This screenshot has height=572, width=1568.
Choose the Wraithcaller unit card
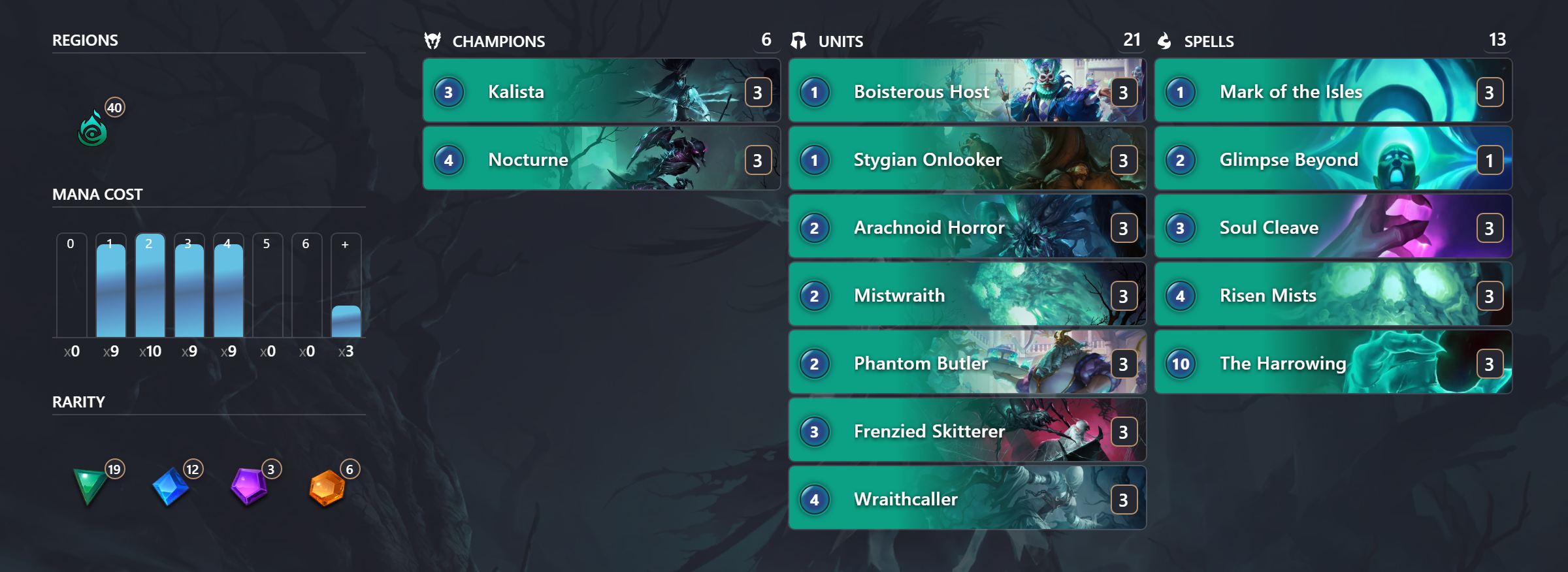967,498
